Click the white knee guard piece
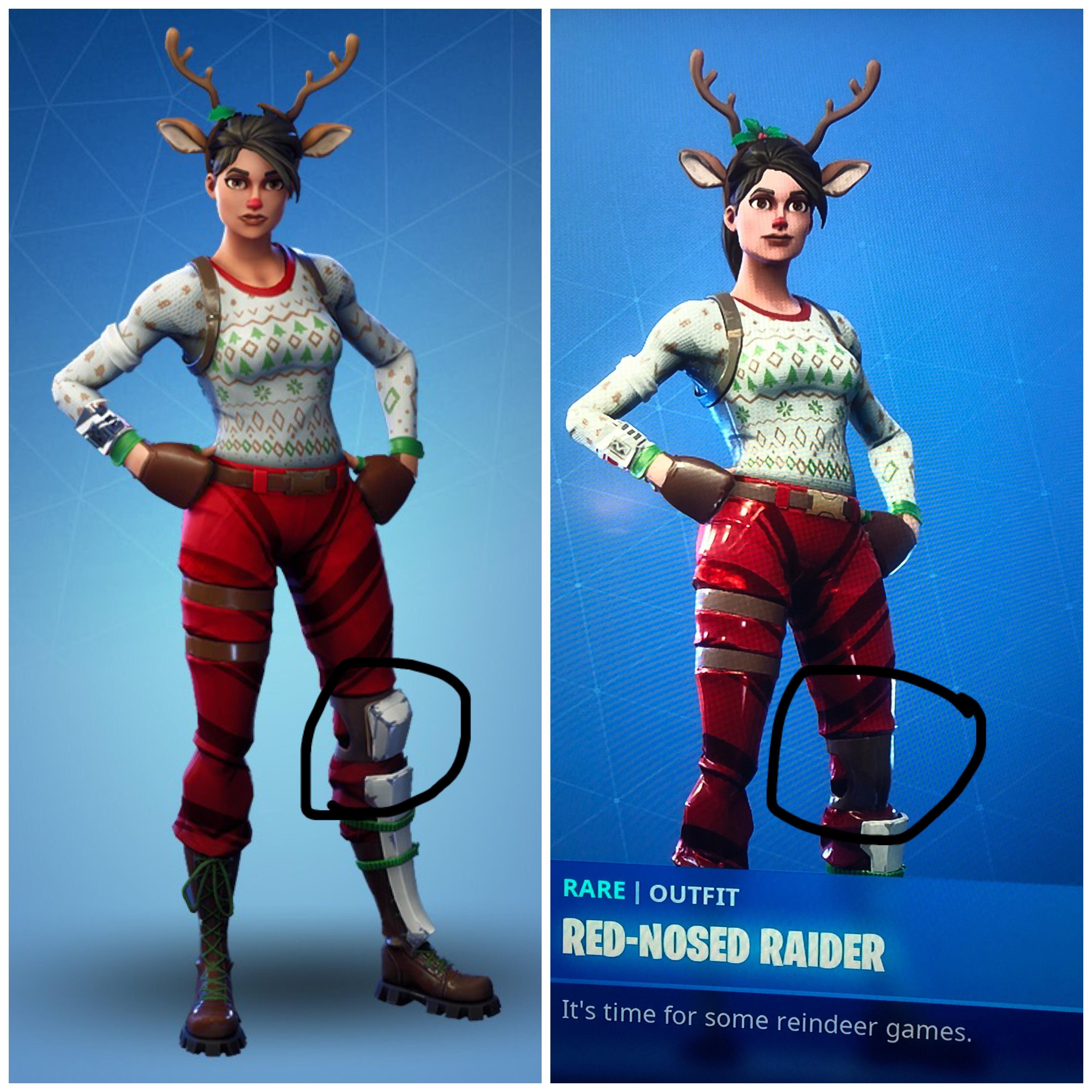Image resolution: width=1092 pixels, height=1092 pixels. (390, 723)
